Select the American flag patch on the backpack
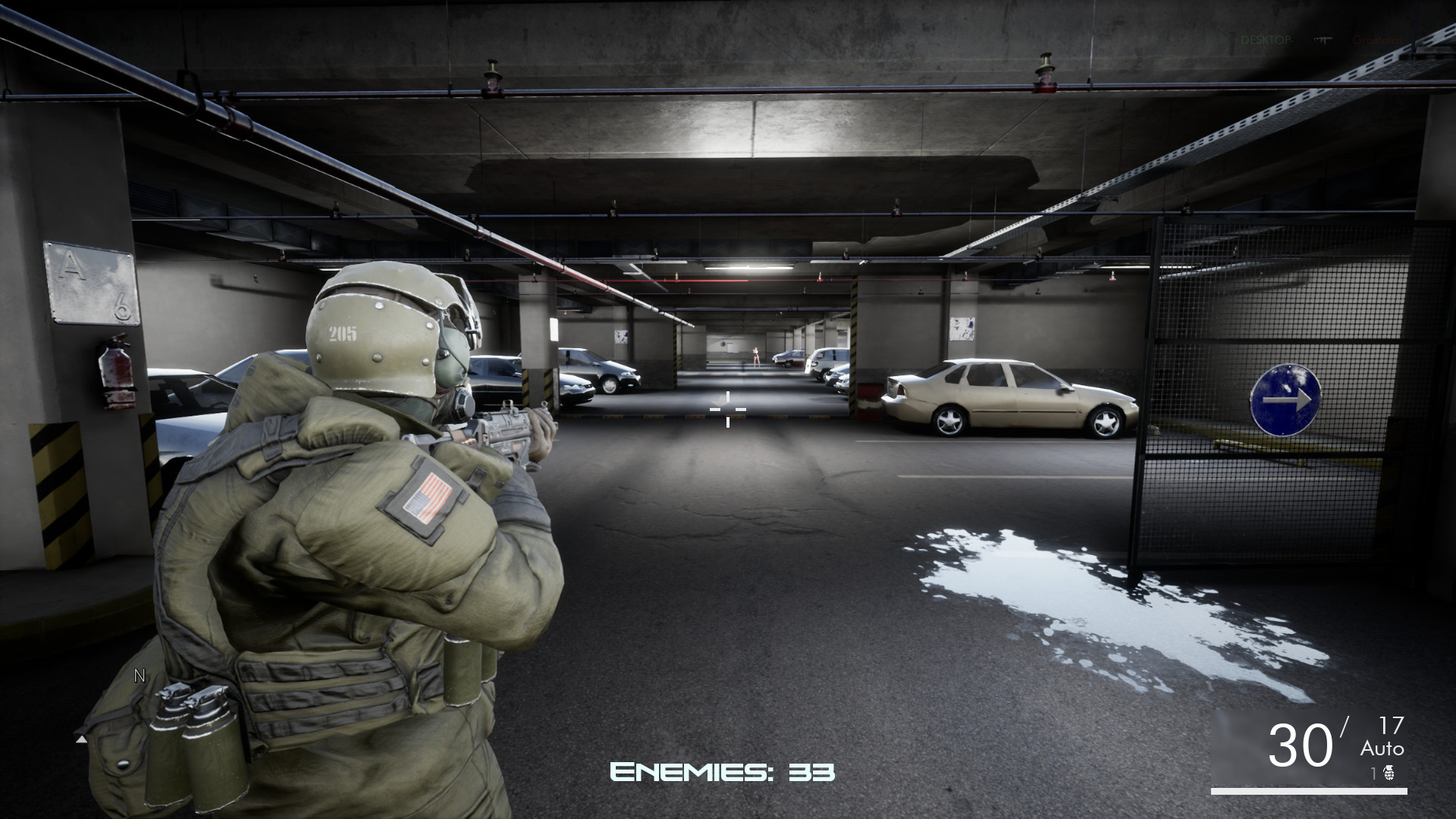Viewport: 1456px width, 819px height. tap(427, 498)
